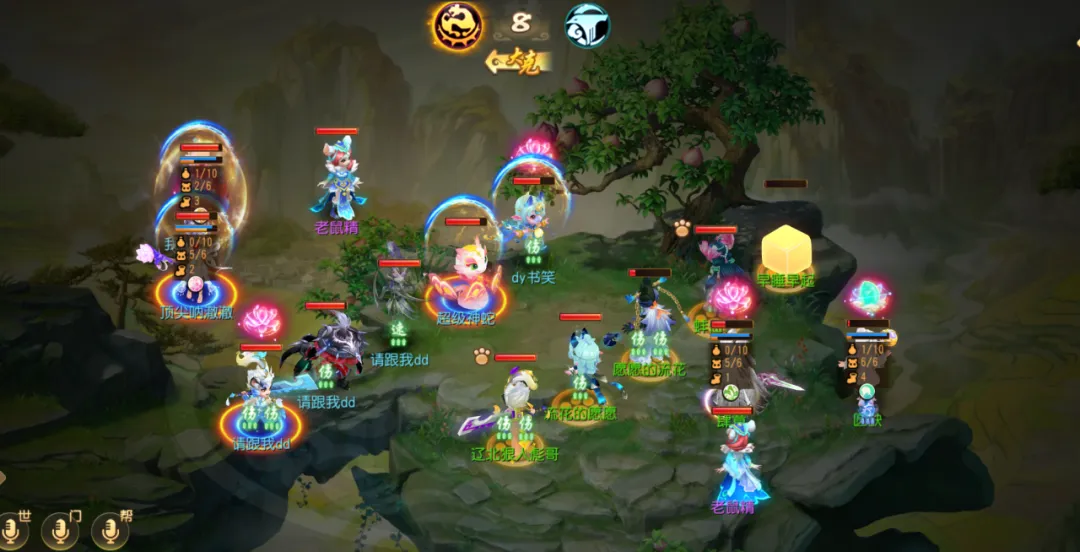Viewport: 1080px width, 552px height.
Task: Select the teal bird formation icon
Action: [588, 25]
